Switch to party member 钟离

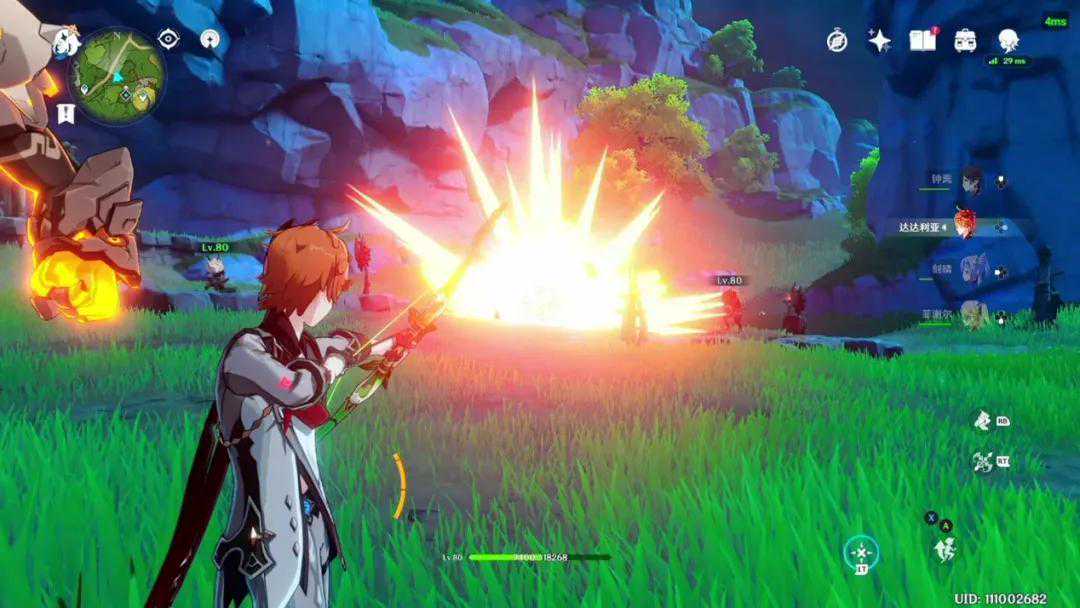coord(971,181)
